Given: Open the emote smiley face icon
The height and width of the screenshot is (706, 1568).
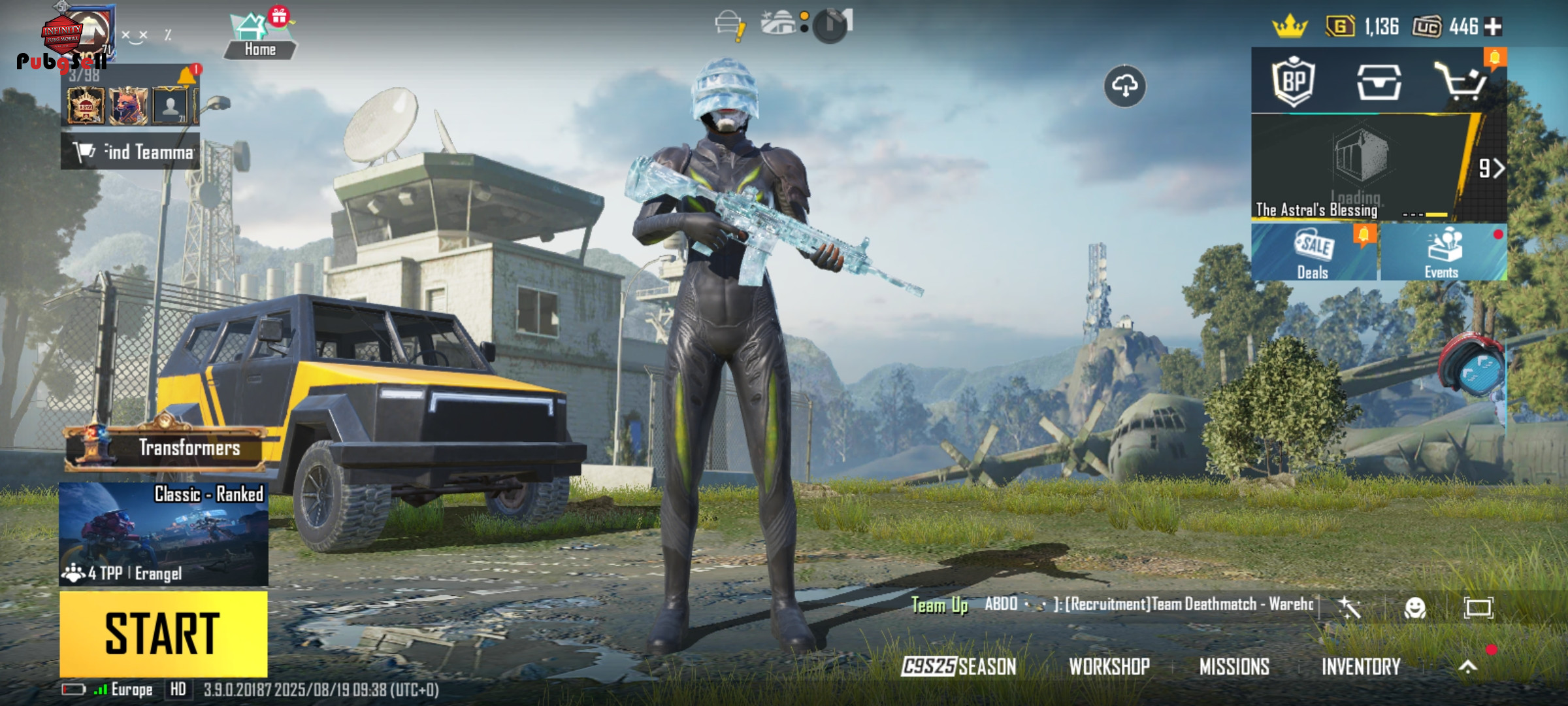Looking at the screenshot, I should (1415, 608).
